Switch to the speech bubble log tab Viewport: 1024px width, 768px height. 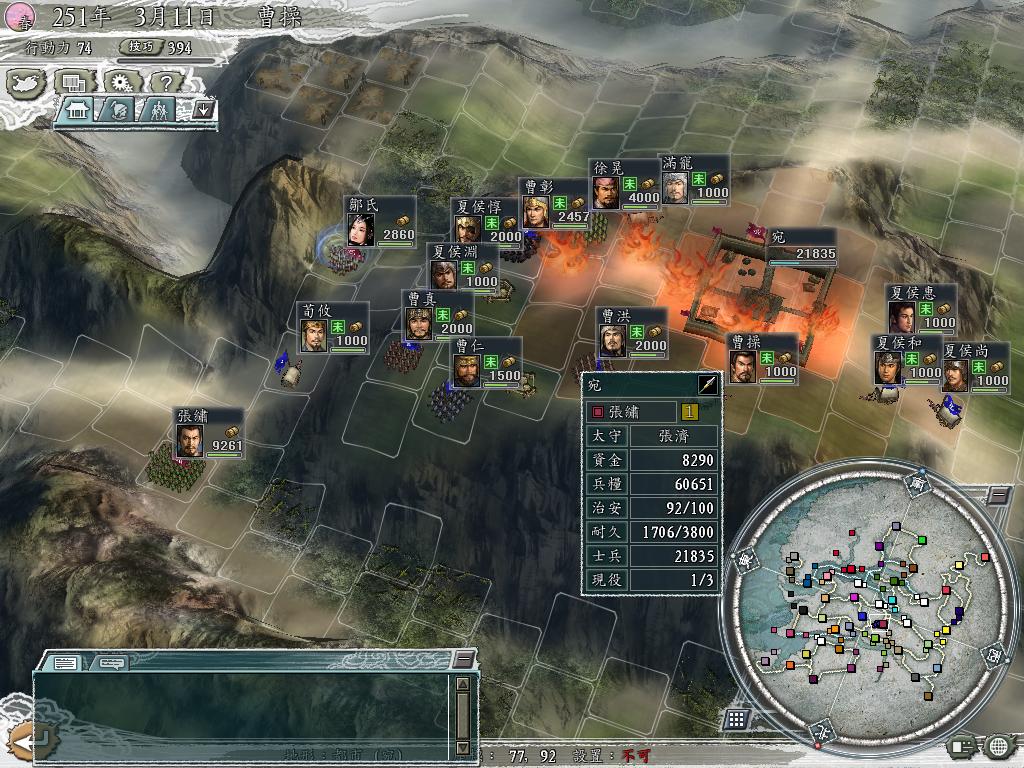pos(110,662)
